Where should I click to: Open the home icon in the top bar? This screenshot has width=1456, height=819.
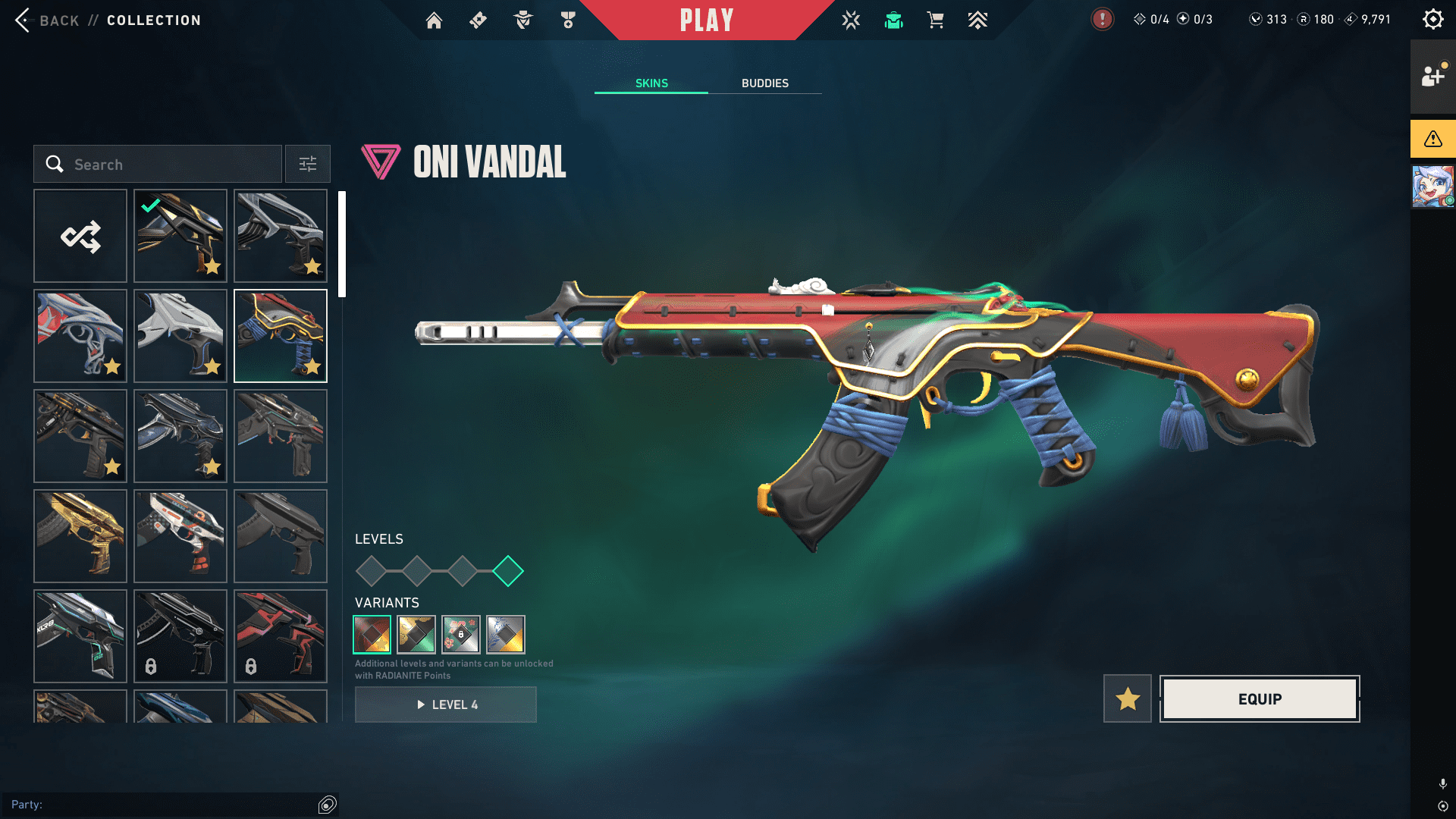point(434,20)
